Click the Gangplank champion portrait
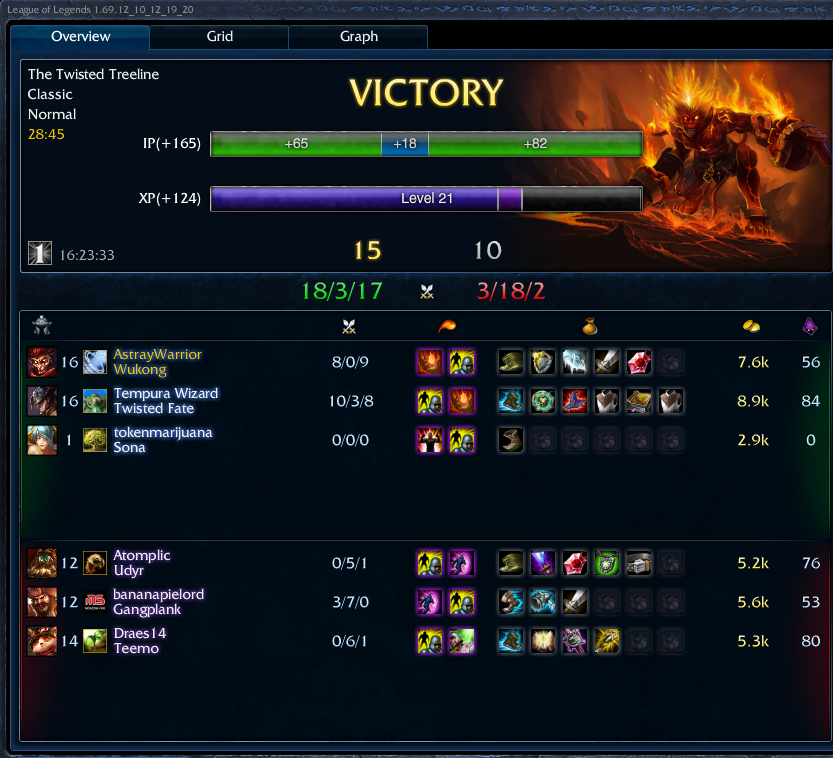The width and height of the screenshot is (833, 758). click(x=42, y=602)
